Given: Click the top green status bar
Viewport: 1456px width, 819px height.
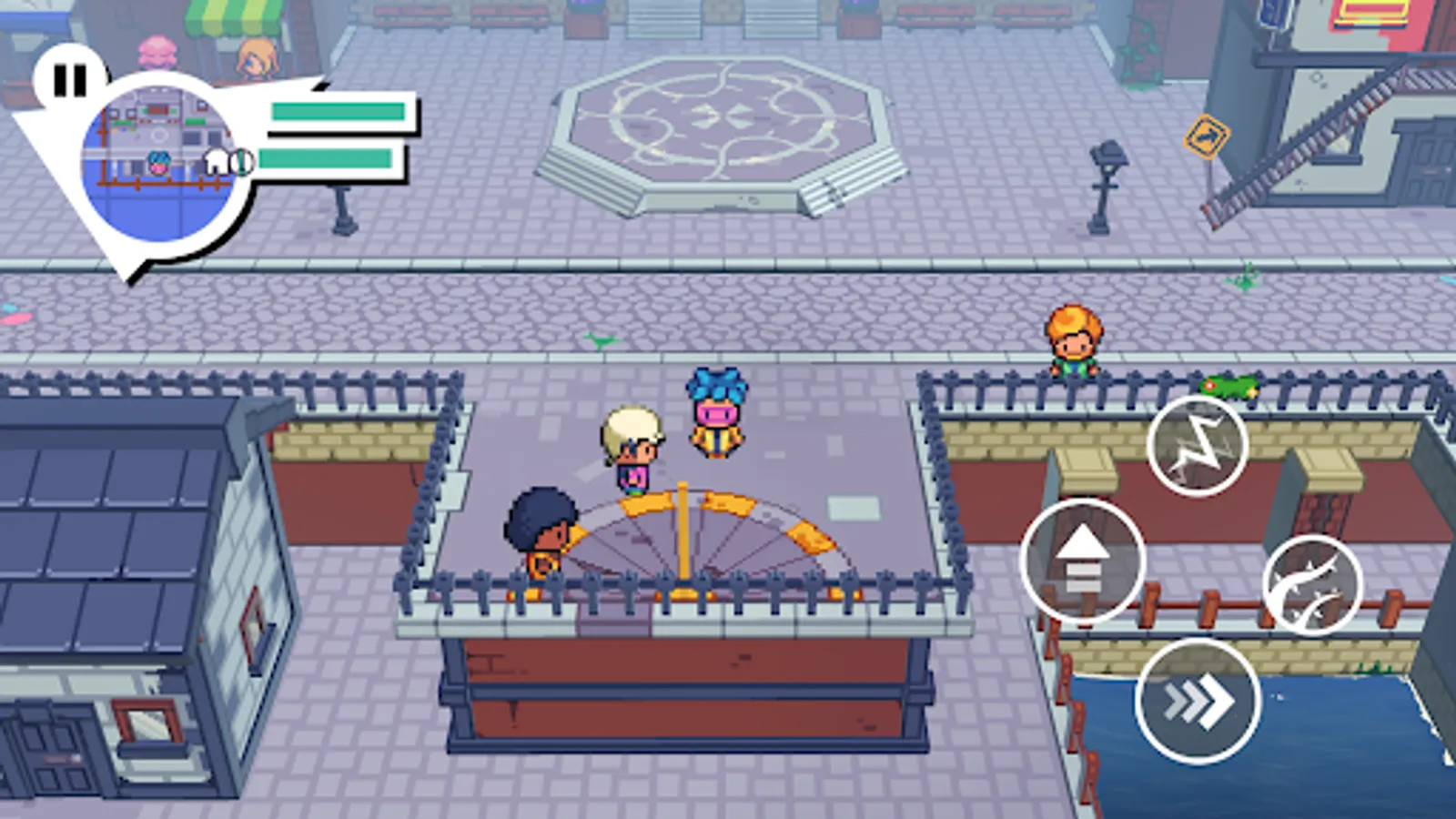Looking at the screenshot, I should coord(337,113).
